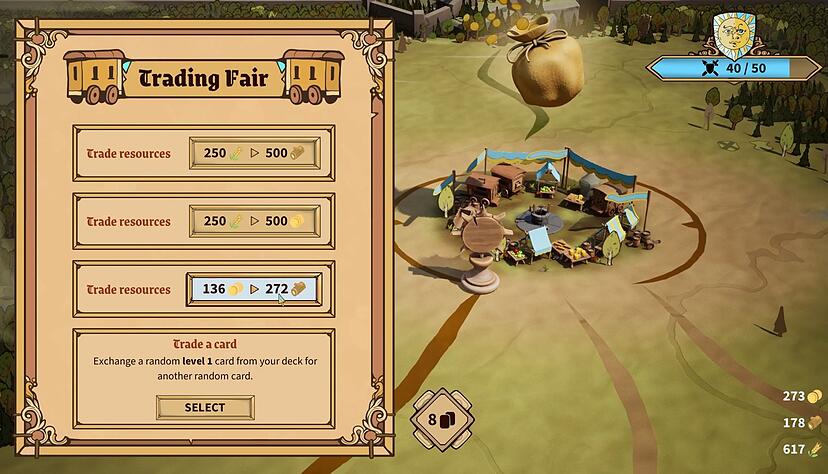Trade 250 wheat for 500 wood
The width and height of the screenshot is (828, 474).
[255, 153]
